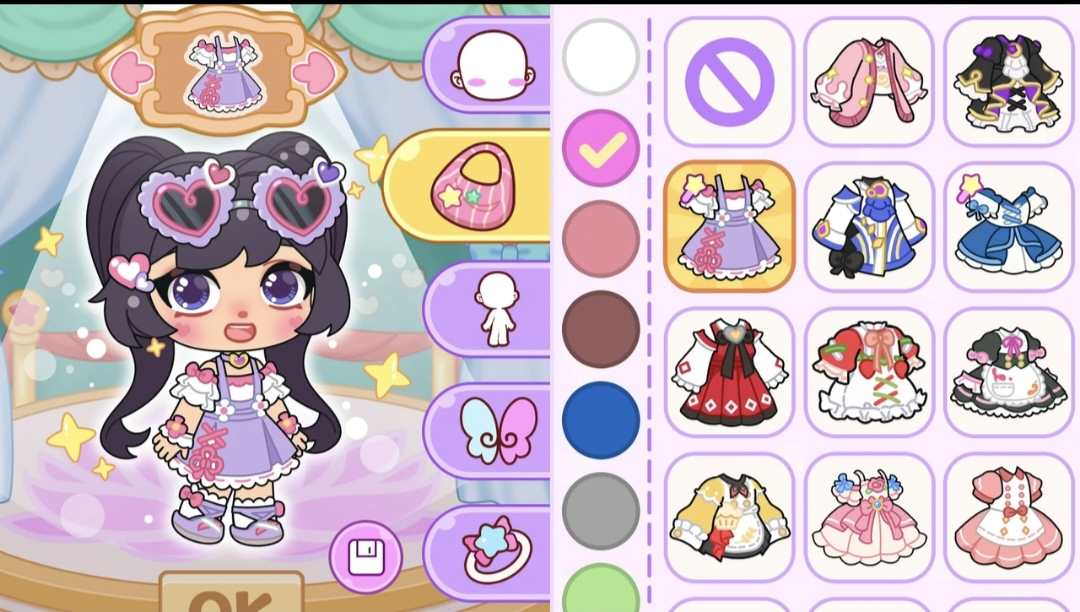Choose the black and purple gothic dress
This screenshot has width=1080, height=612.
(1007, 81)
